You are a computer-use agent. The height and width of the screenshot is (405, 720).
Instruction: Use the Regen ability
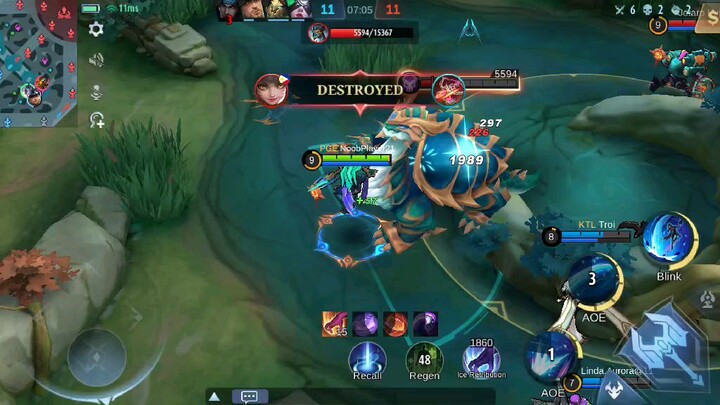pos(424,358)
